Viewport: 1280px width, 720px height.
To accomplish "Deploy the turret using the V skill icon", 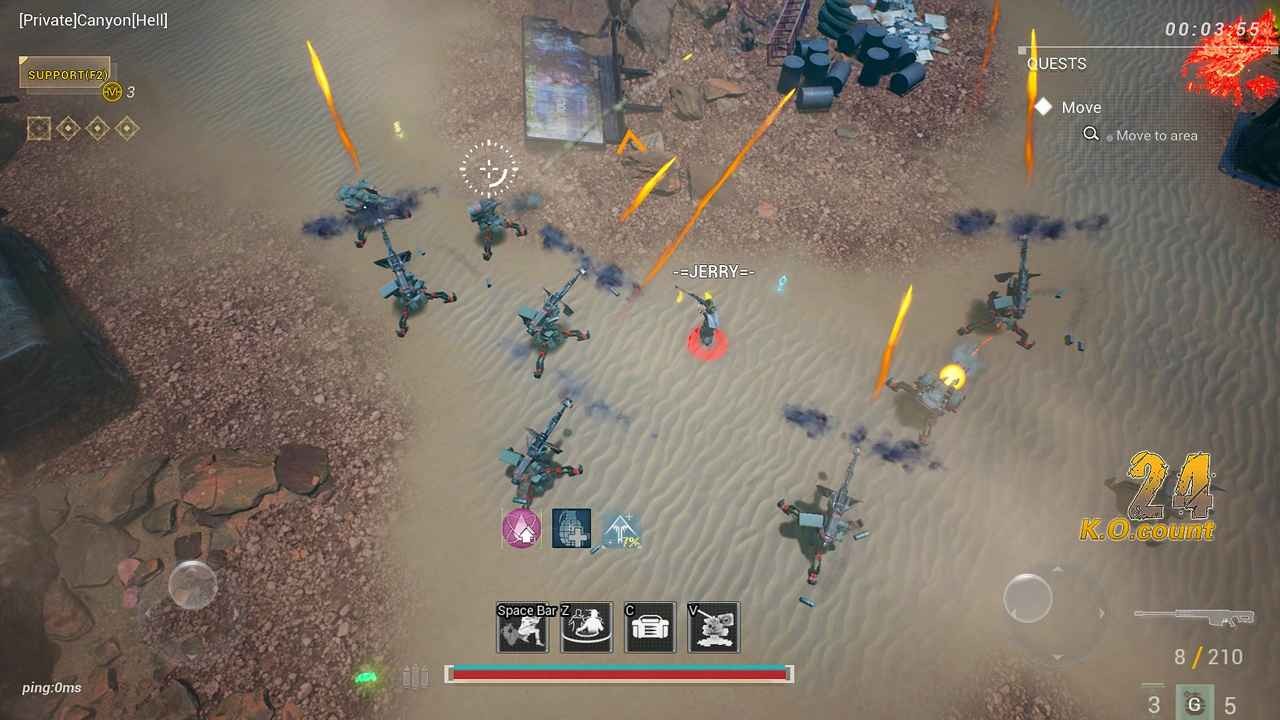I will click(x=714, y=627).
